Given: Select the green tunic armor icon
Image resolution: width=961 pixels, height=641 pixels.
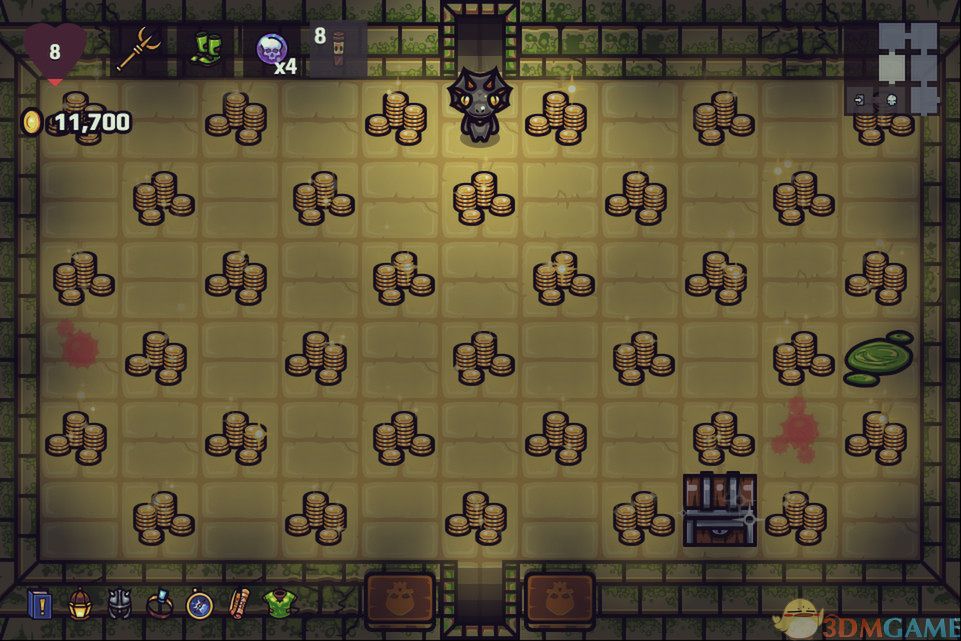Looking at the screenshot, I should pos(278,603).
